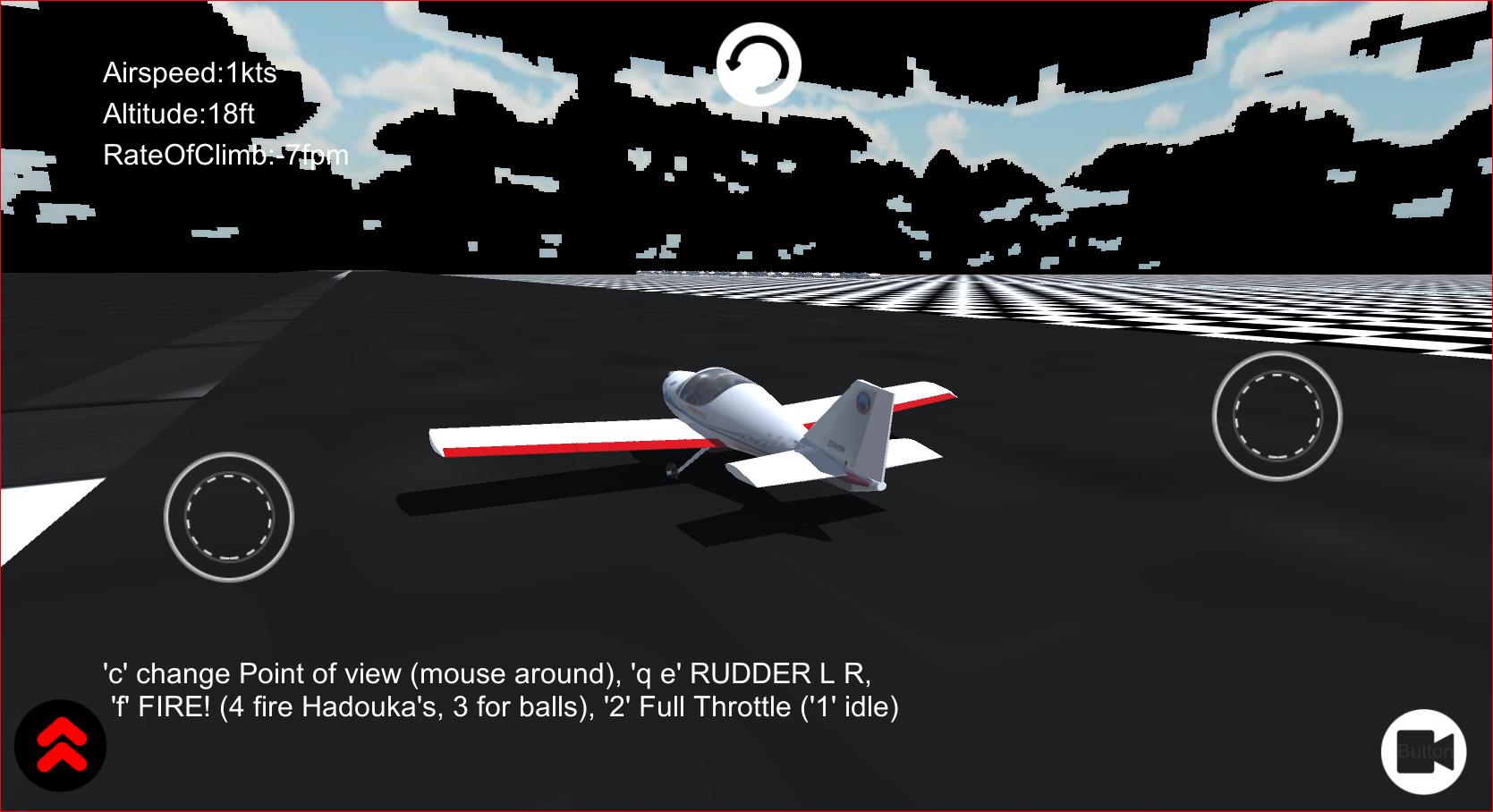1493x812 pixels.
Task: Select the Altitude readout text
Action: [179, 114]
